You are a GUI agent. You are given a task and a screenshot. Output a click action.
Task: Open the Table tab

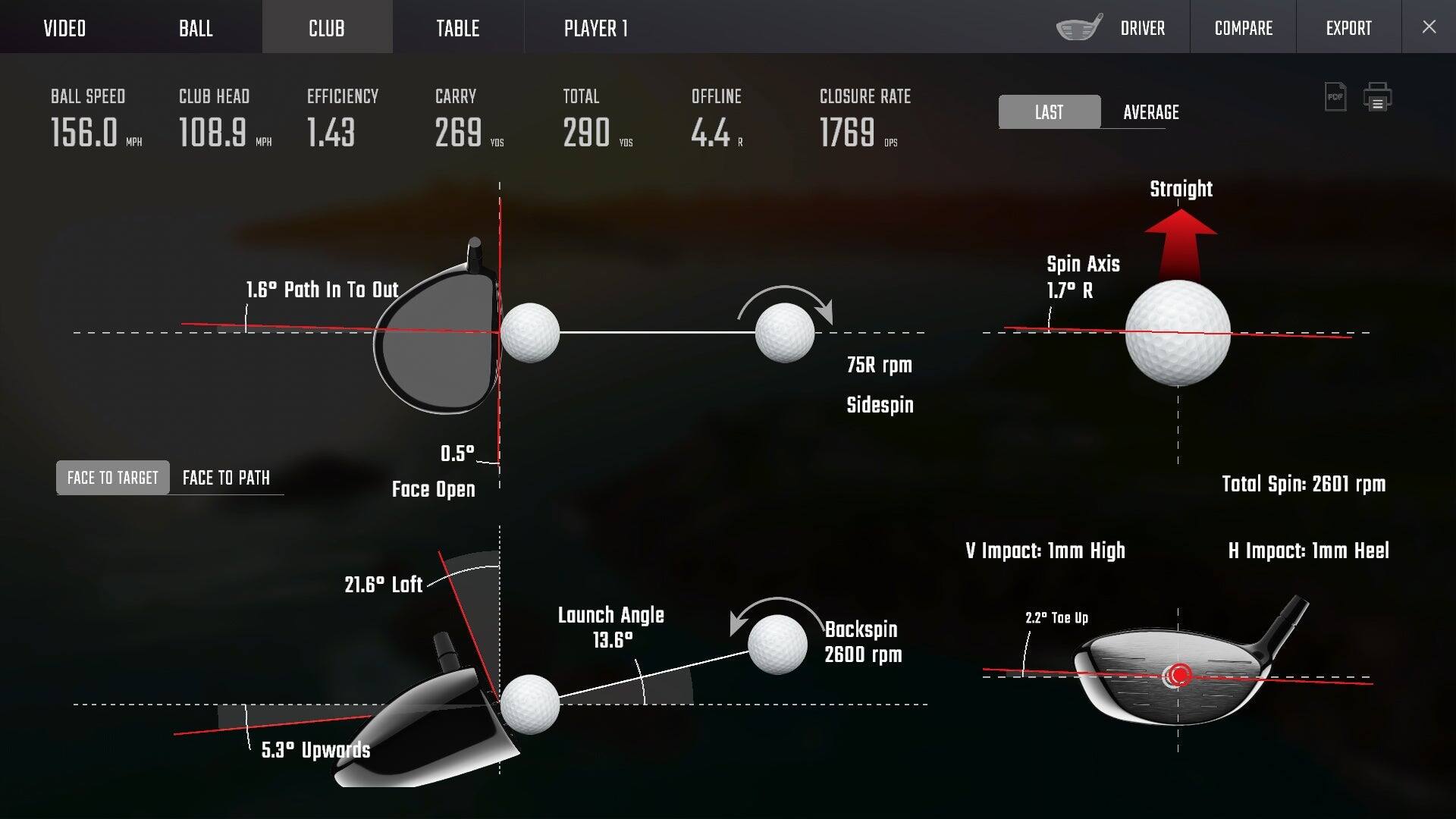coord(458,27)
